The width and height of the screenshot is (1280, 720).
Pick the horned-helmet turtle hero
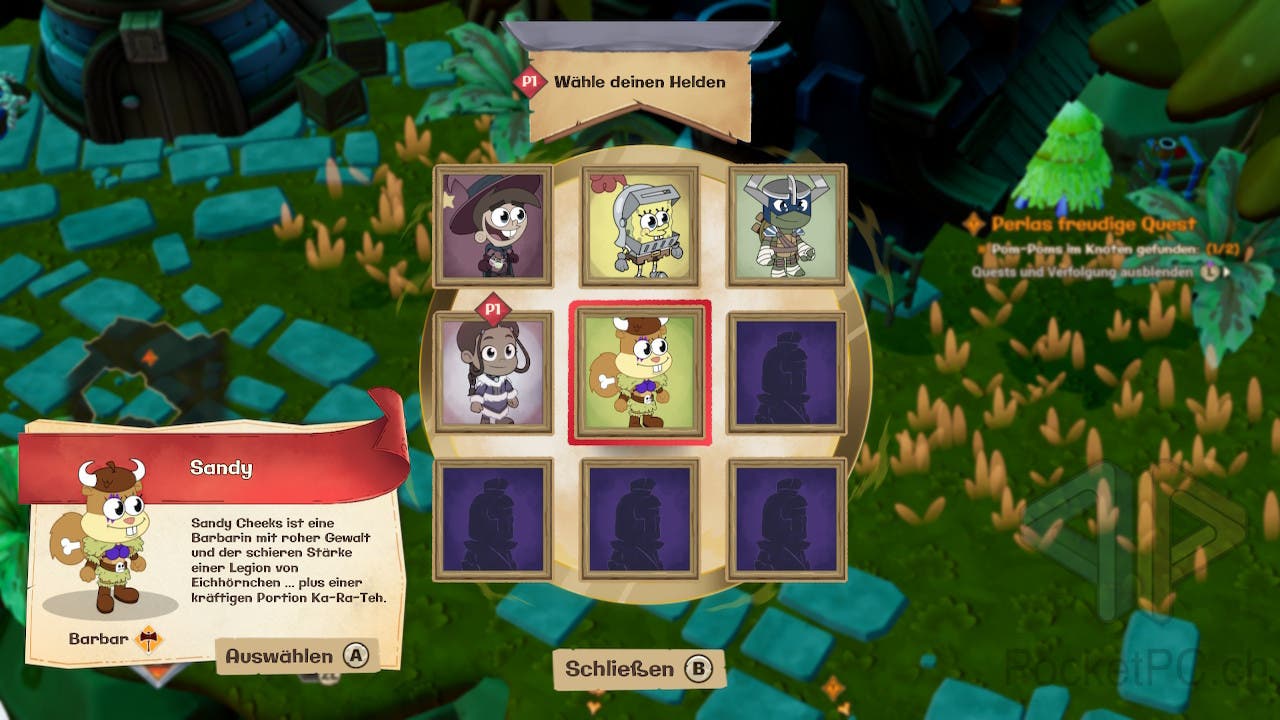tap(787, 225)
